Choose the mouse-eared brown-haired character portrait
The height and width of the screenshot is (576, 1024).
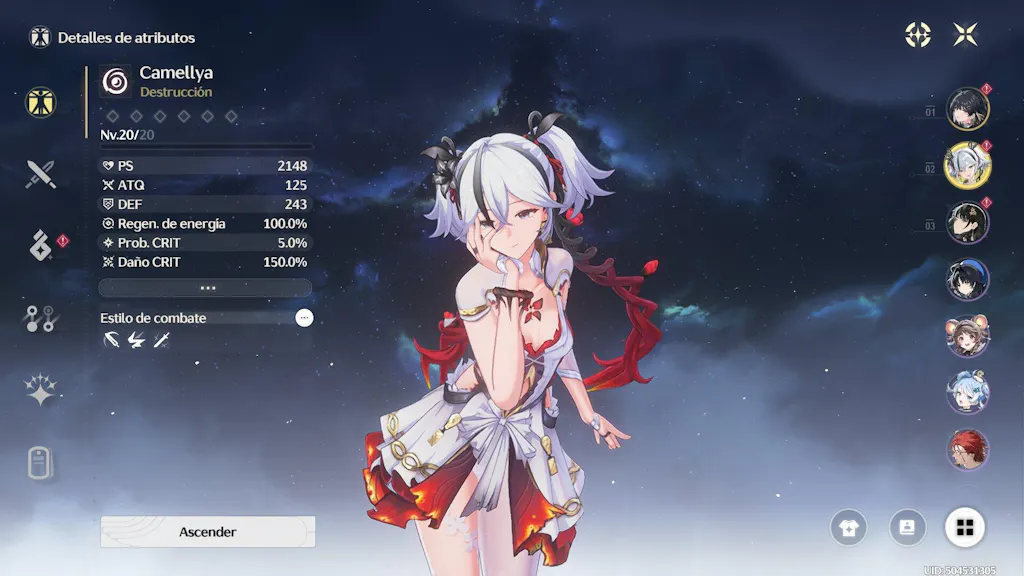pos(967,337)
